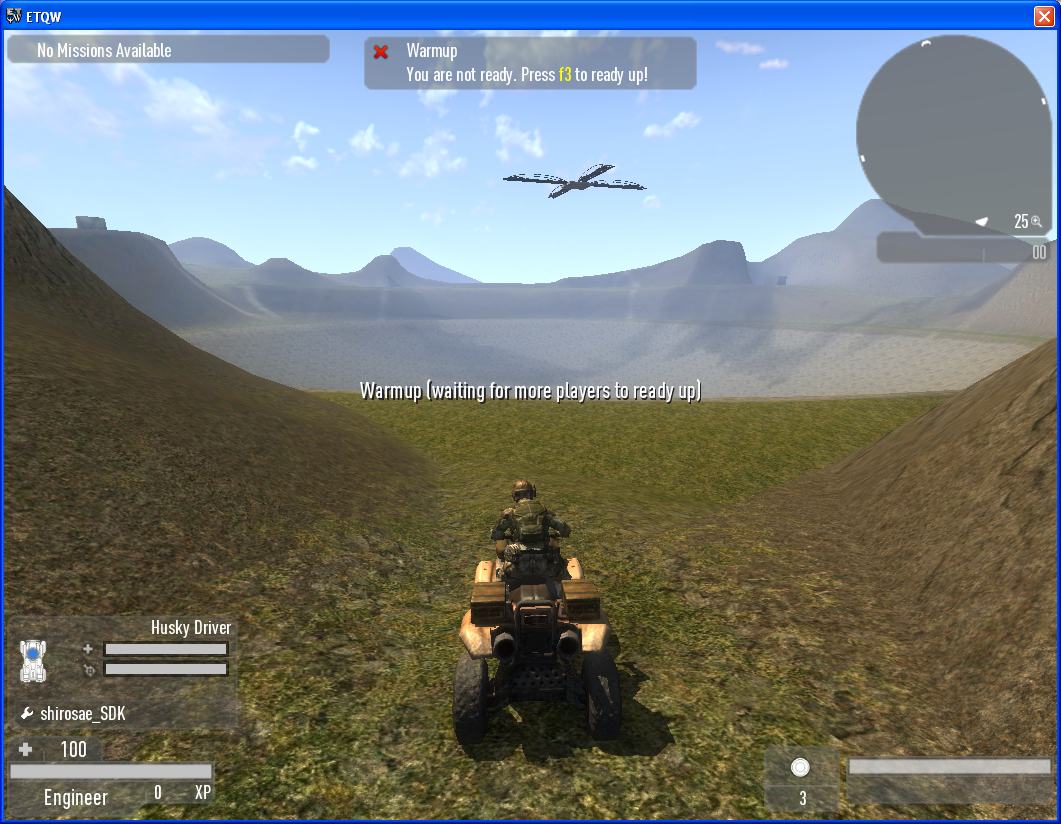Screen dimensions: 1061x824
Task: Click the Engineer class label
Action: 76,797
